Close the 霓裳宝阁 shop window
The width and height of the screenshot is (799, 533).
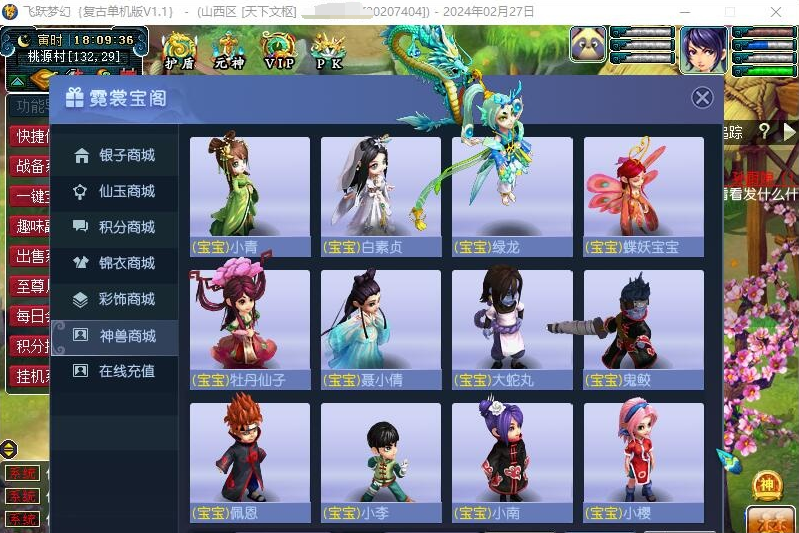(703, 97)
